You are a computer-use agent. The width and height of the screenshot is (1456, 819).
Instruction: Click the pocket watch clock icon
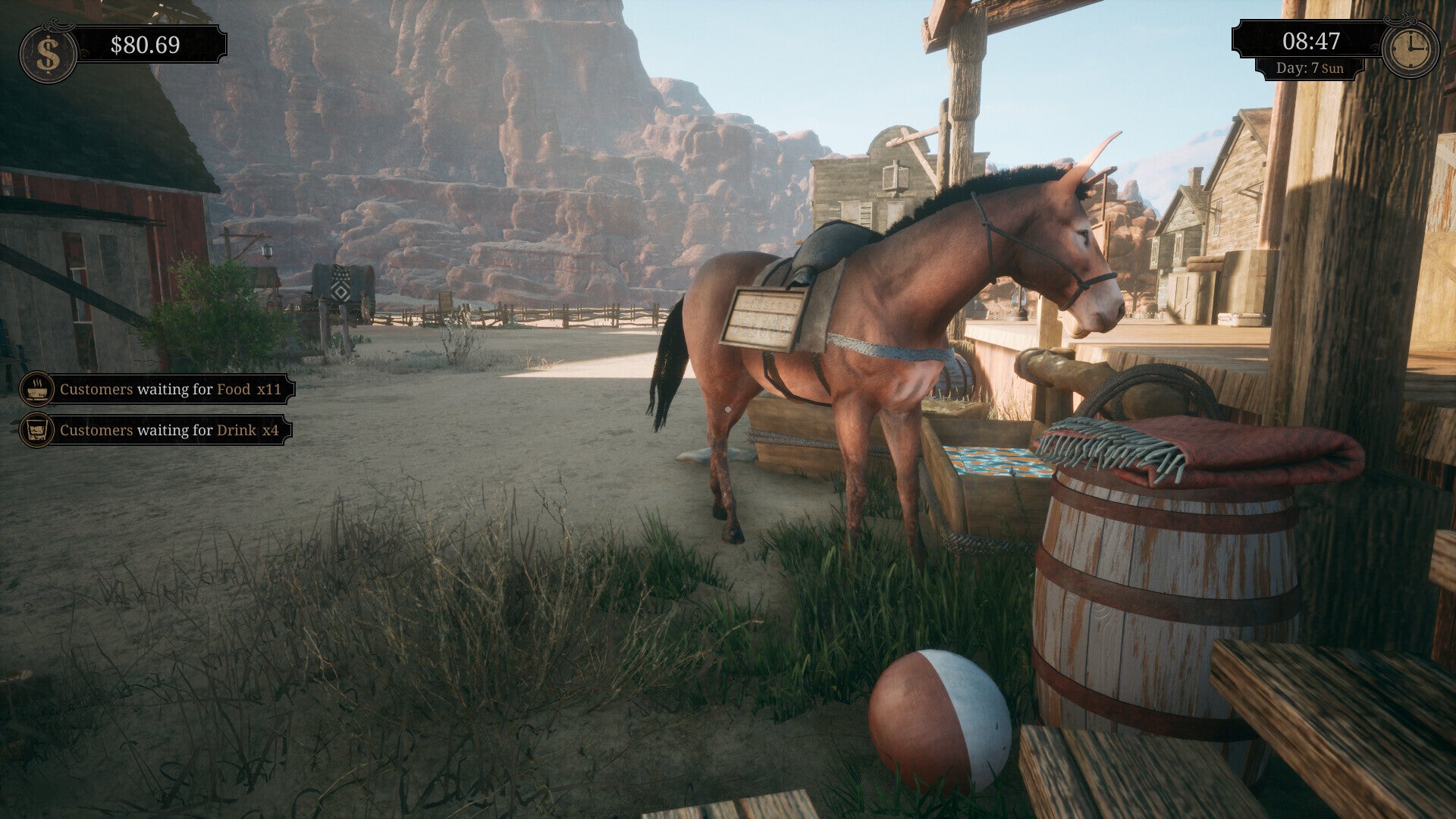(1410, 49)
